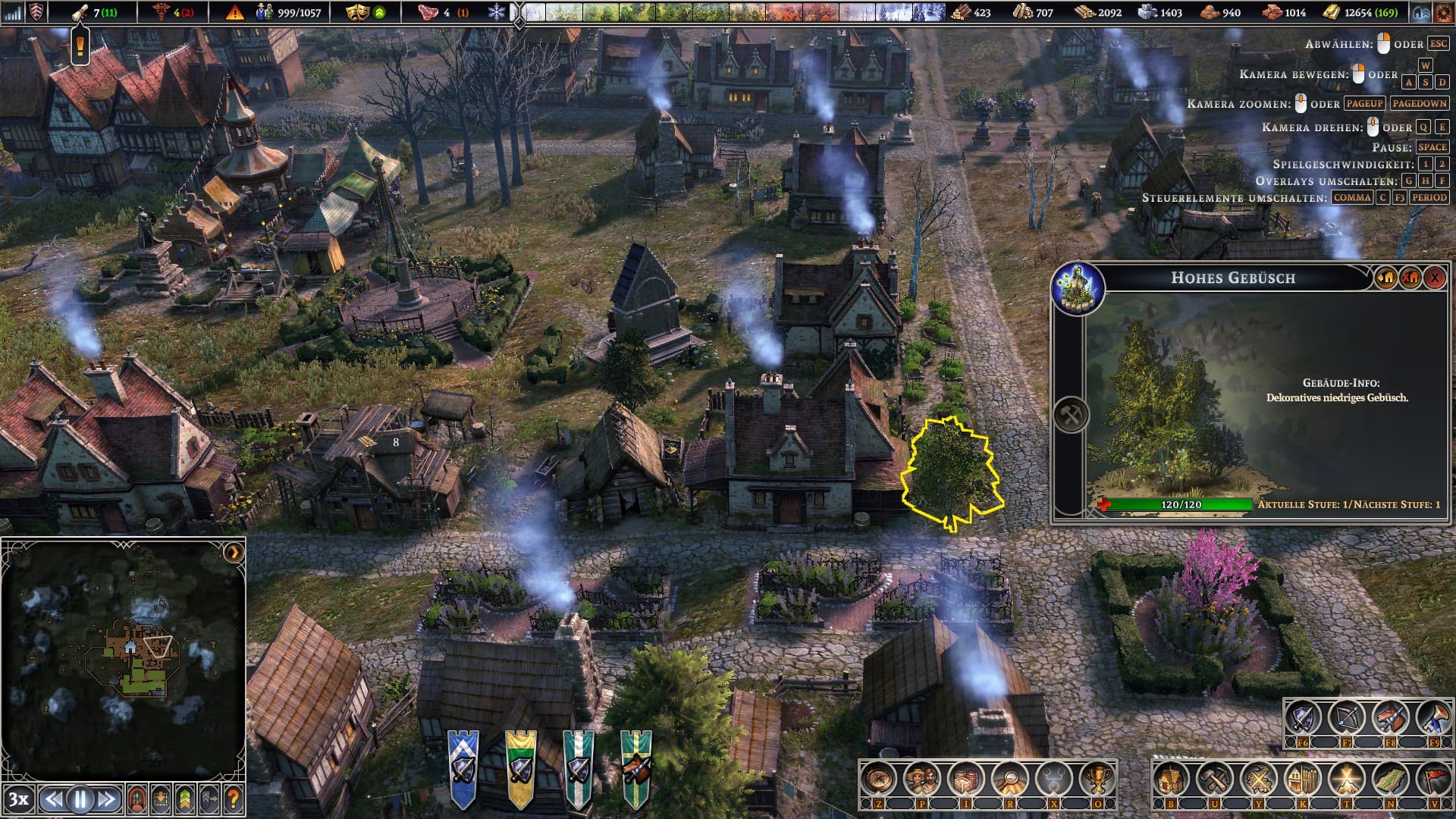Click the relocate building arrow icon

1385,278
